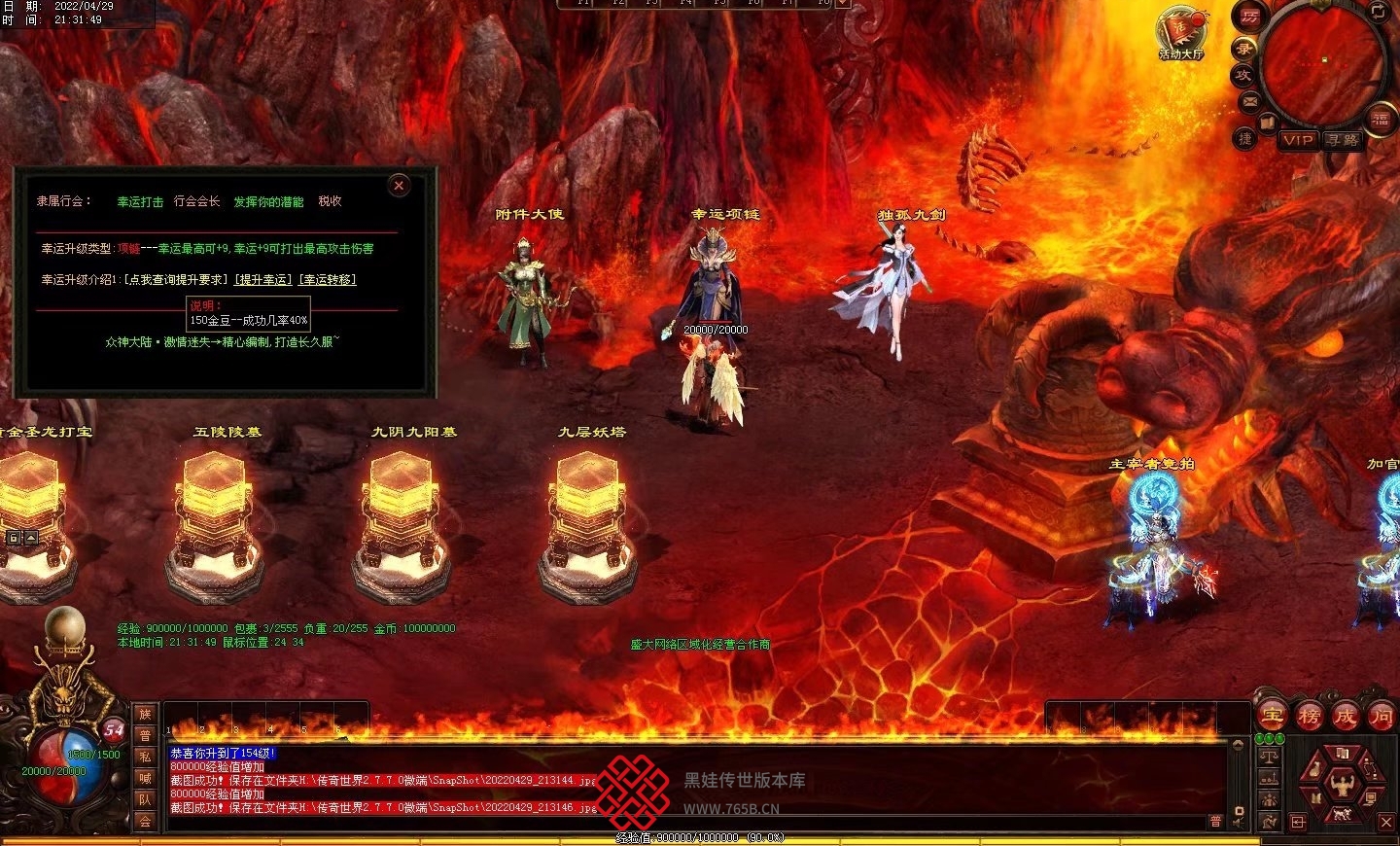This screenshot has width=1400, height=846.
Task: Choose the 提升幸运 upgrade luck option
Action: point(263,280)
